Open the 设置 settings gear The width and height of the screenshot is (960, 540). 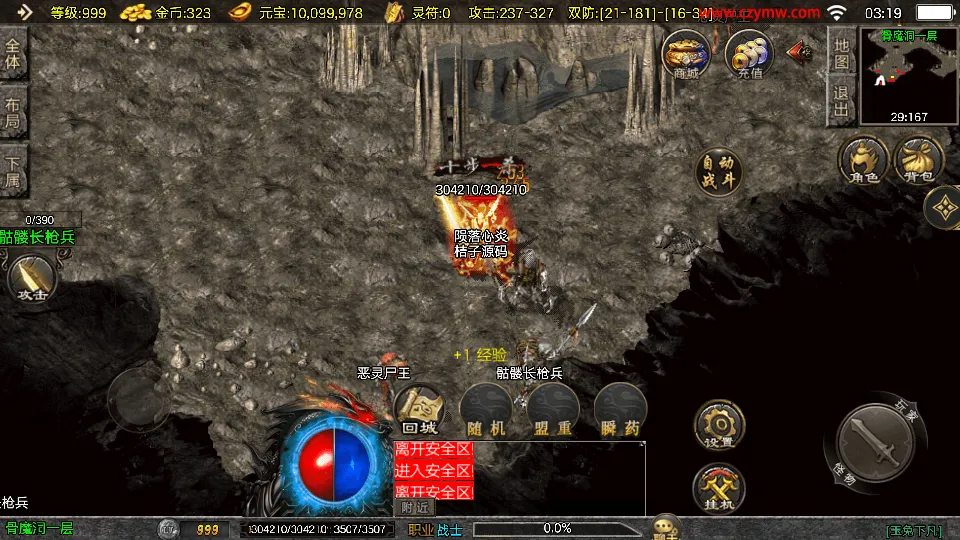(x=718, y=424)
